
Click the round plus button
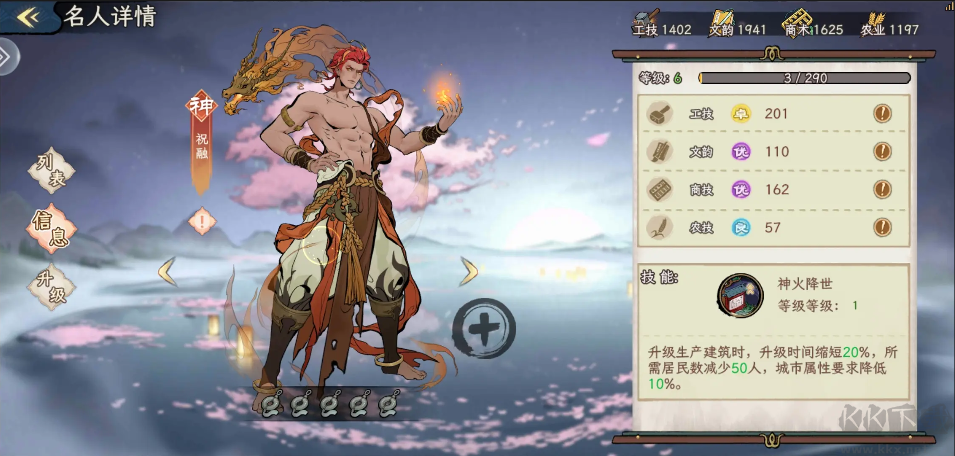coord(484,328)
